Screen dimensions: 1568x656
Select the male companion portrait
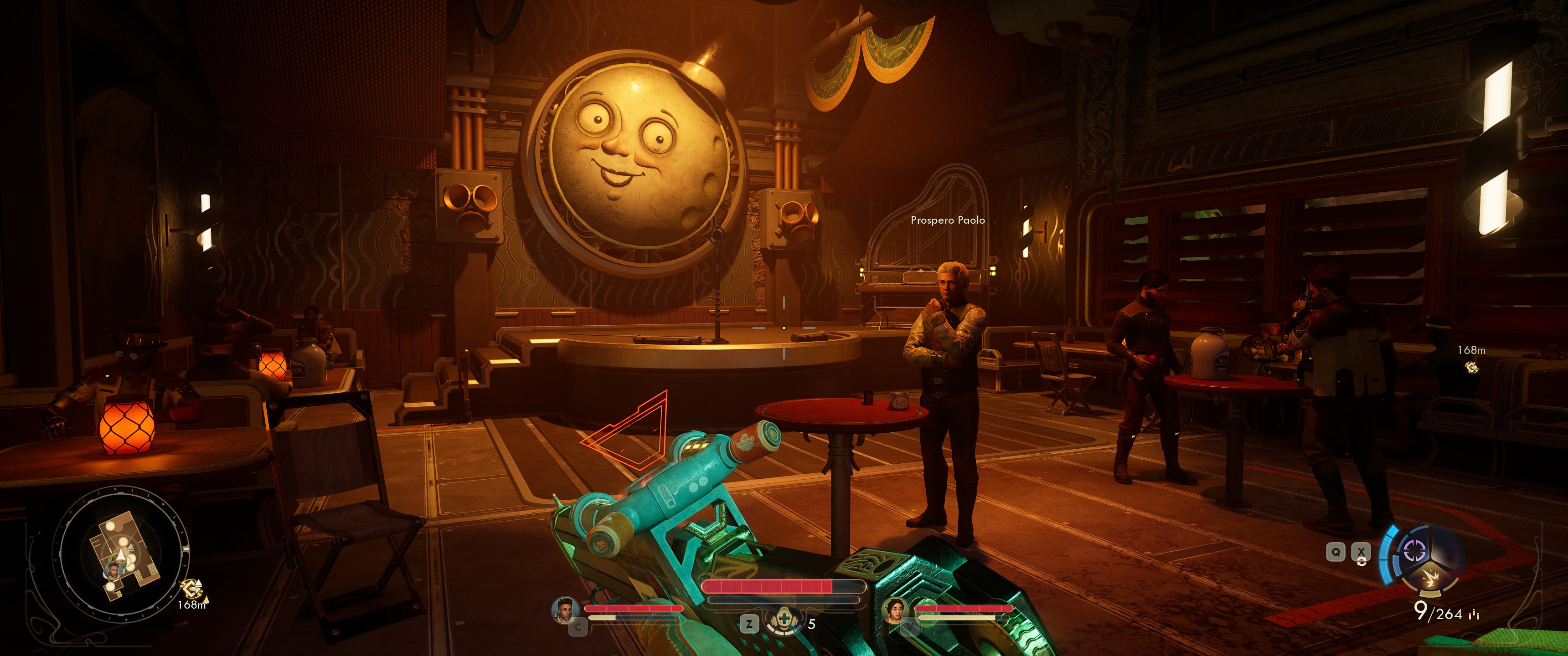click(565, 610)
